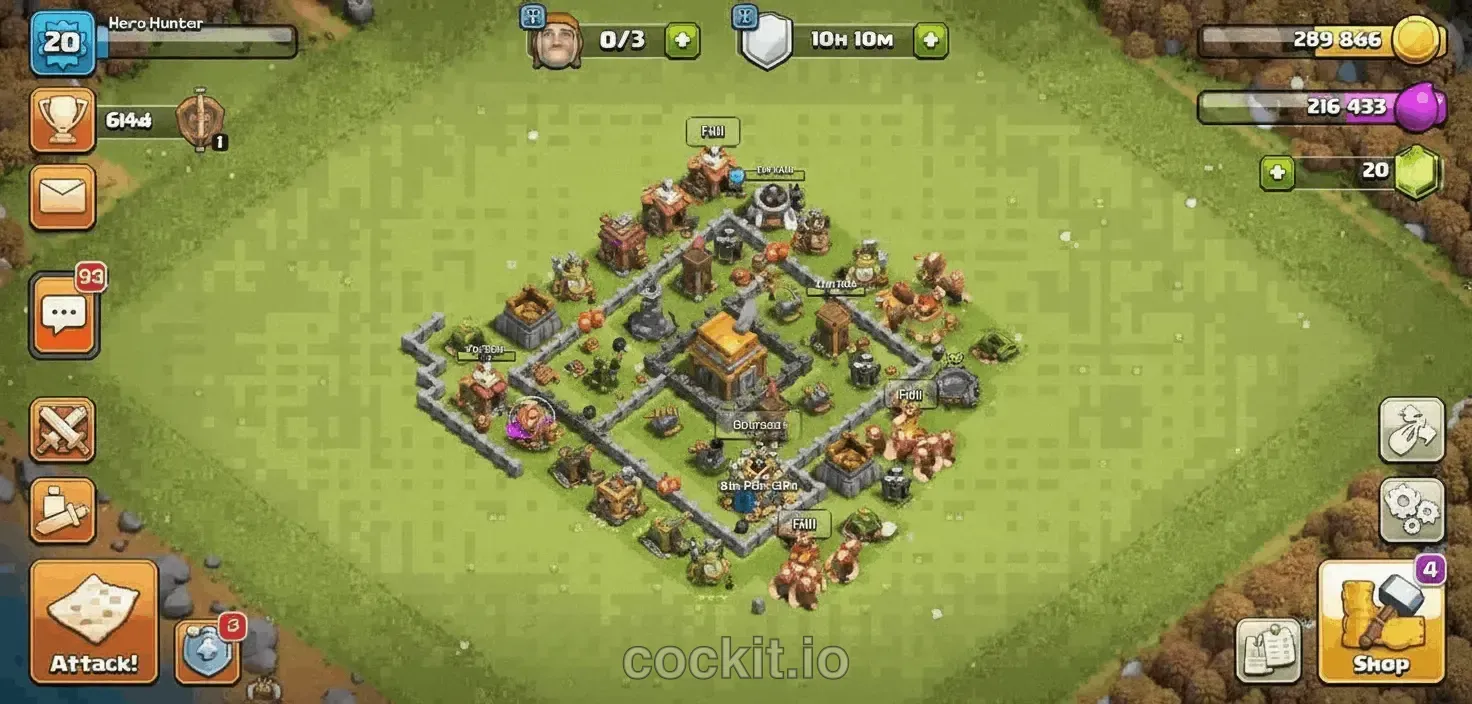
Task: Add gems with the green plus
Action: coord(1277,172)
